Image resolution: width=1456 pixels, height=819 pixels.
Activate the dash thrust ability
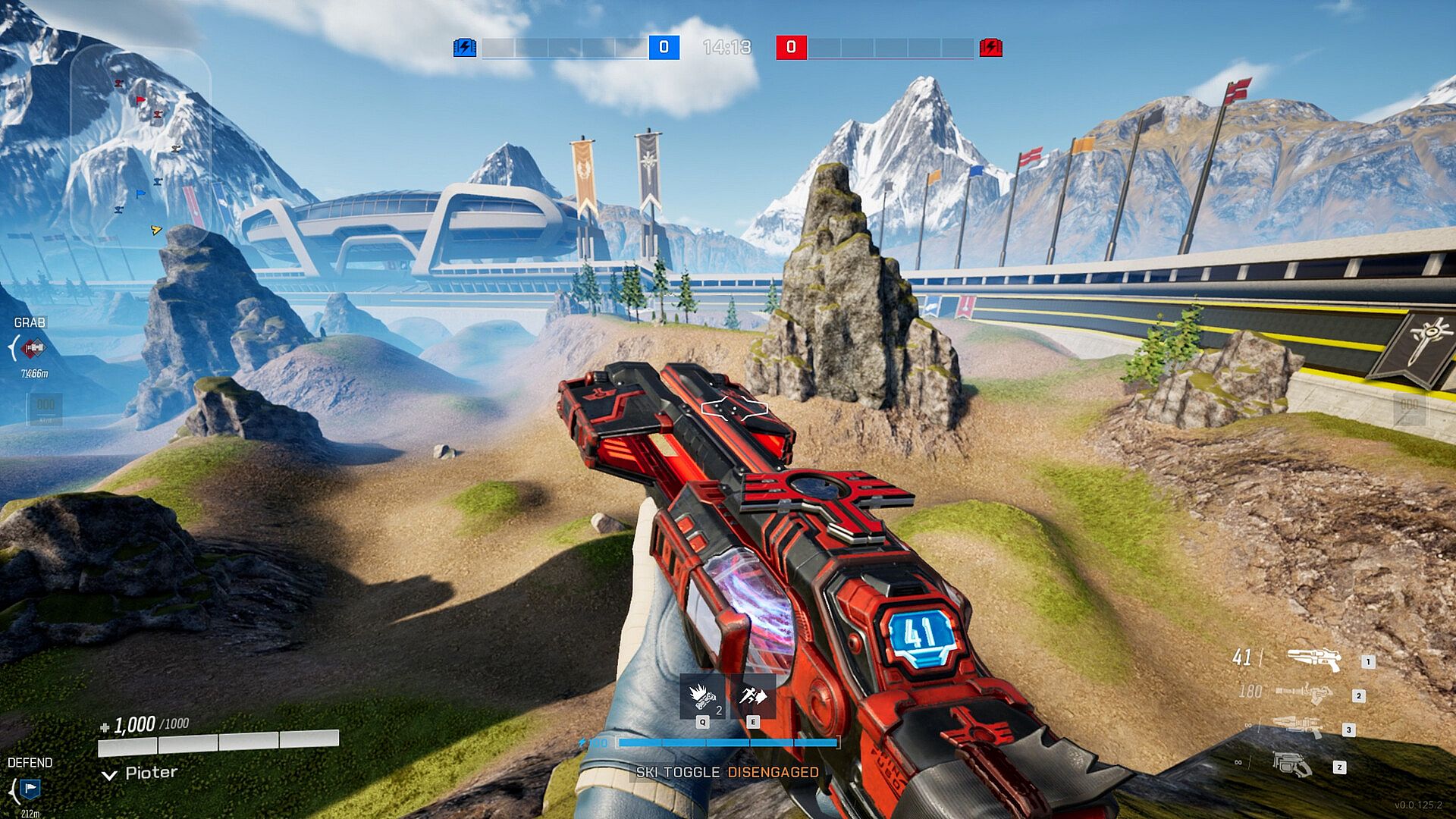(753, 695)
